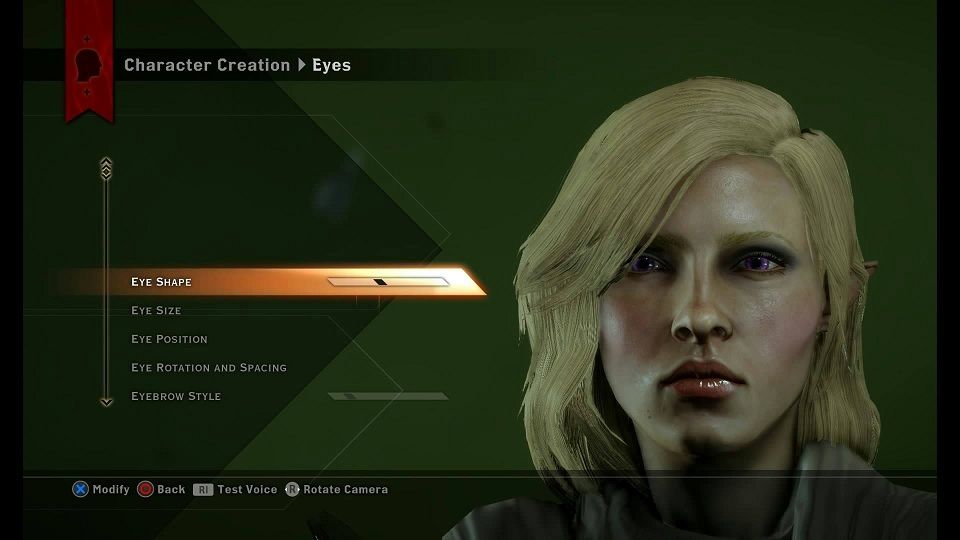The image size is (960, 540).
Task: Choose the Eyebrow Style entry
Action: pos(176,397)
